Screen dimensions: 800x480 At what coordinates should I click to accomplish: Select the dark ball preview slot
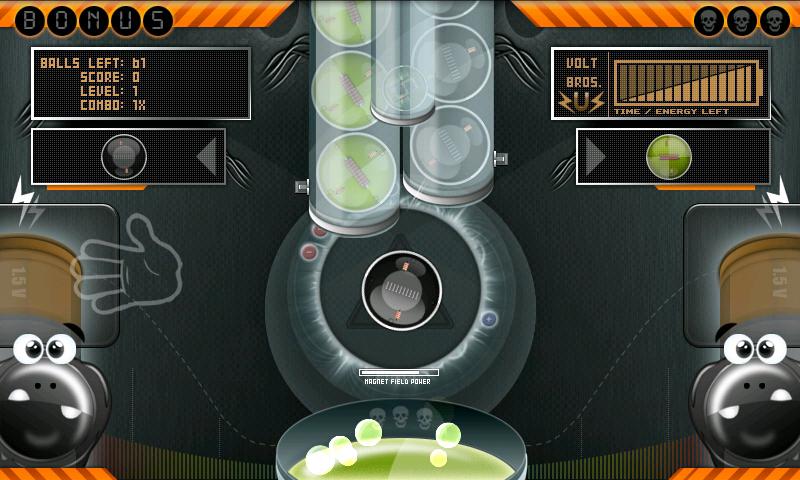[x=124, y=156]
